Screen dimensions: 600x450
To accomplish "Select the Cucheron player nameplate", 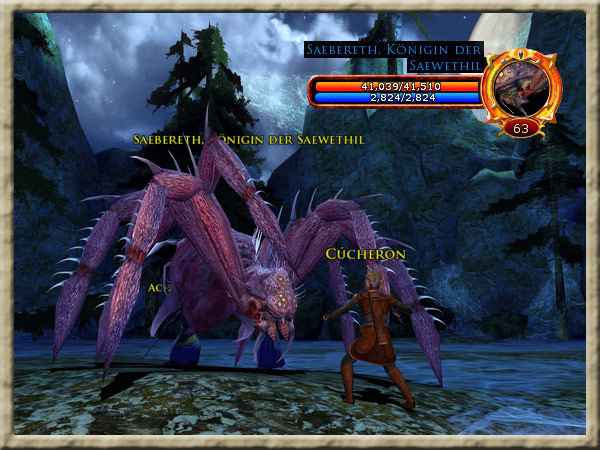I will coord(365,254).
